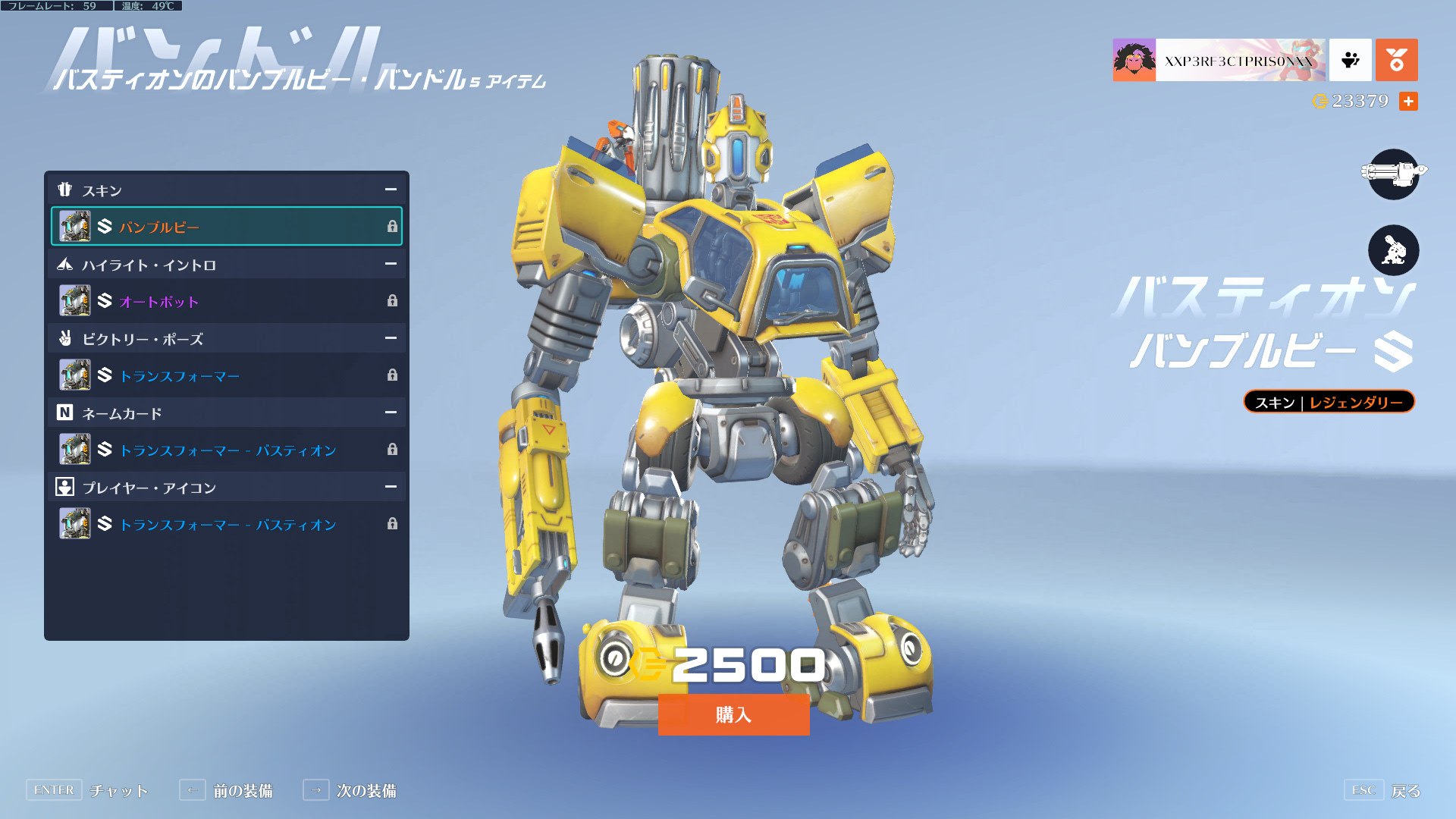The height and width of the screenshot is (819, 1456).
Task: Collapse the ネームカード category header
Action: tap(391, 413)
